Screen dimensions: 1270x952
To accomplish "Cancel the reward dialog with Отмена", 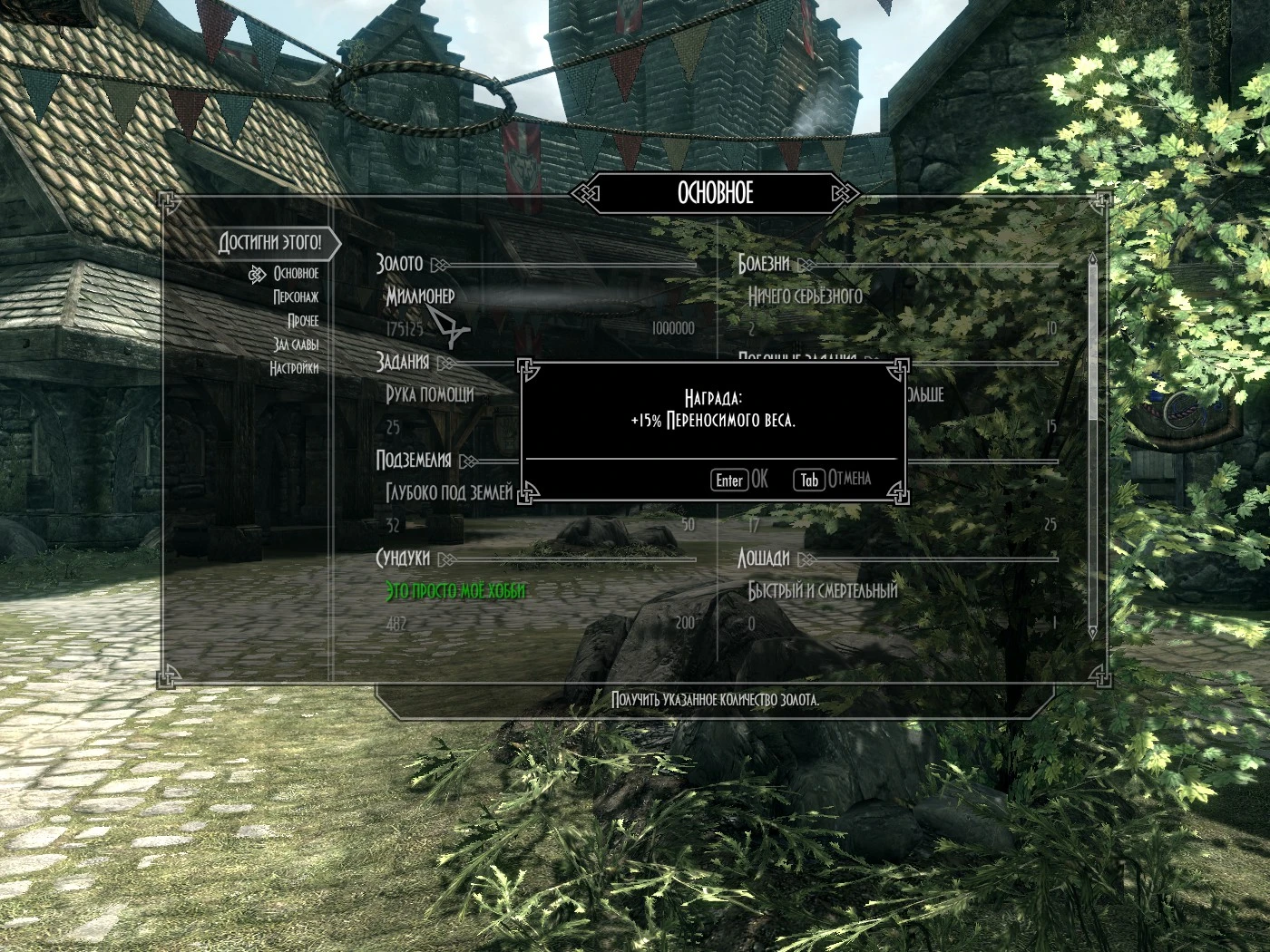I will tap(834, 480).
